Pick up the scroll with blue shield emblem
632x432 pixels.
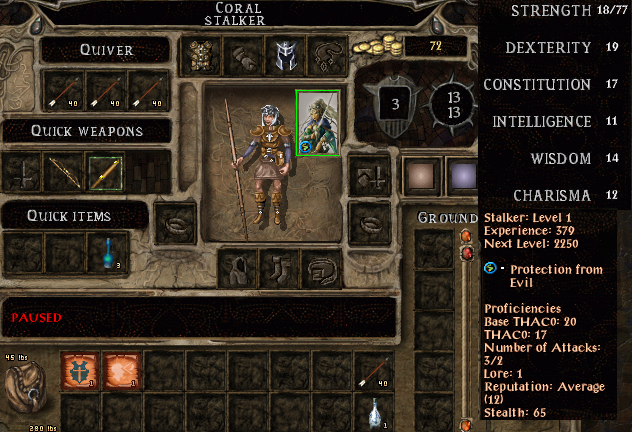point(78,369)
